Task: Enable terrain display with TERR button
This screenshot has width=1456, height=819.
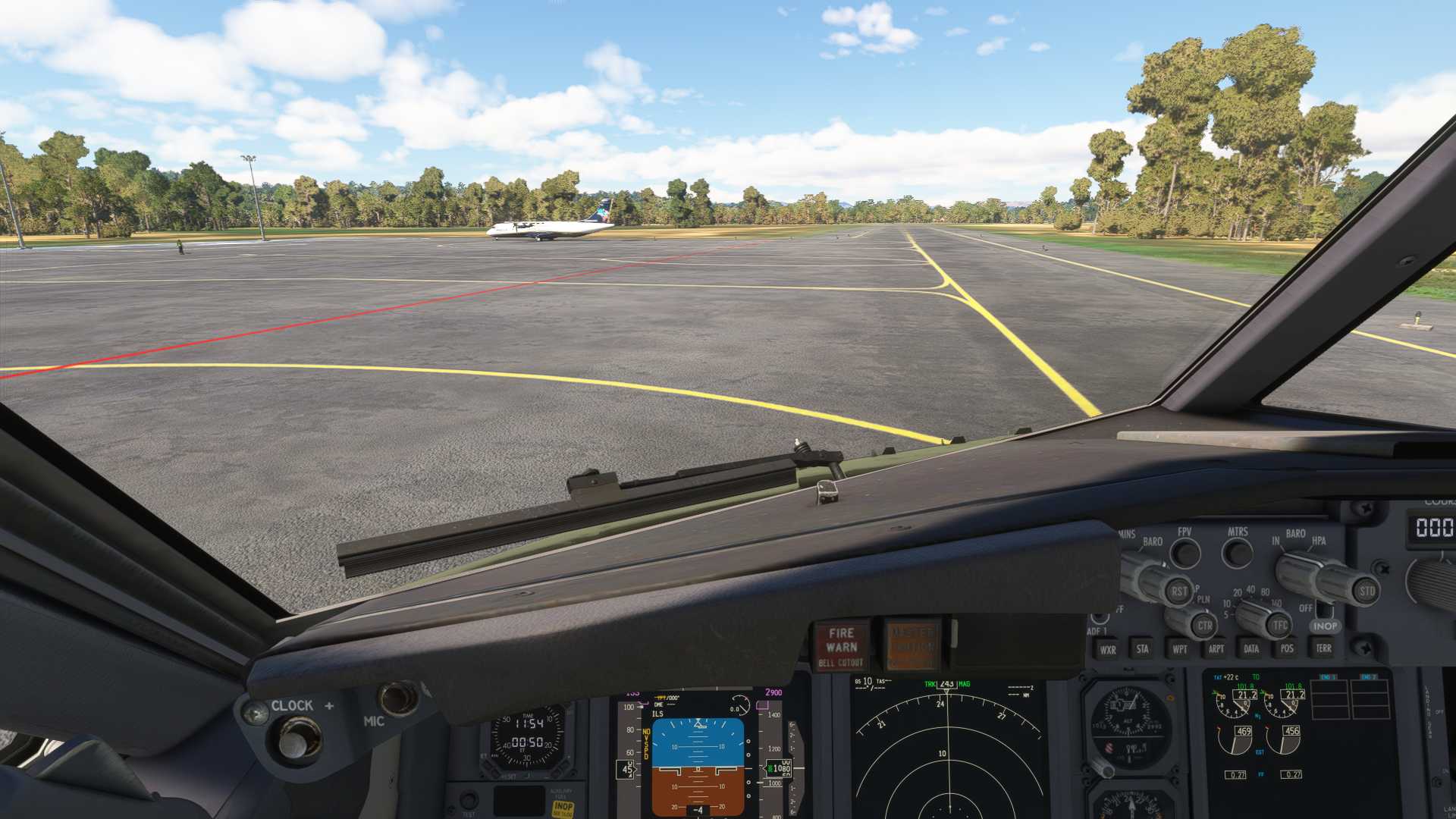Action: coord(1323,648)
